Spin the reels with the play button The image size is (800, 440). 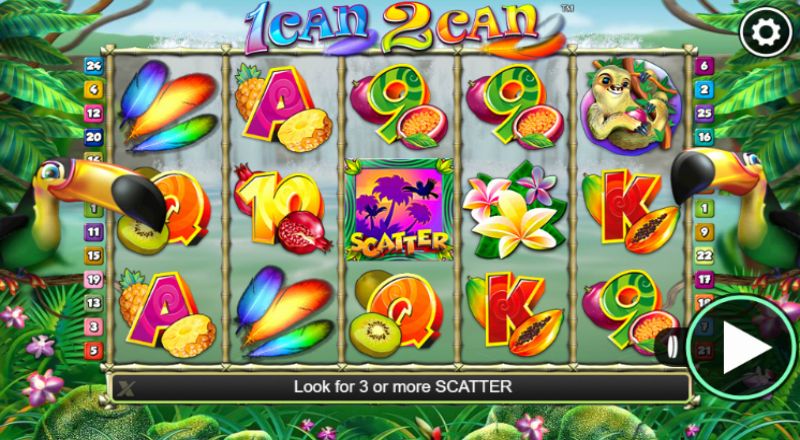[x=741, y=347]
